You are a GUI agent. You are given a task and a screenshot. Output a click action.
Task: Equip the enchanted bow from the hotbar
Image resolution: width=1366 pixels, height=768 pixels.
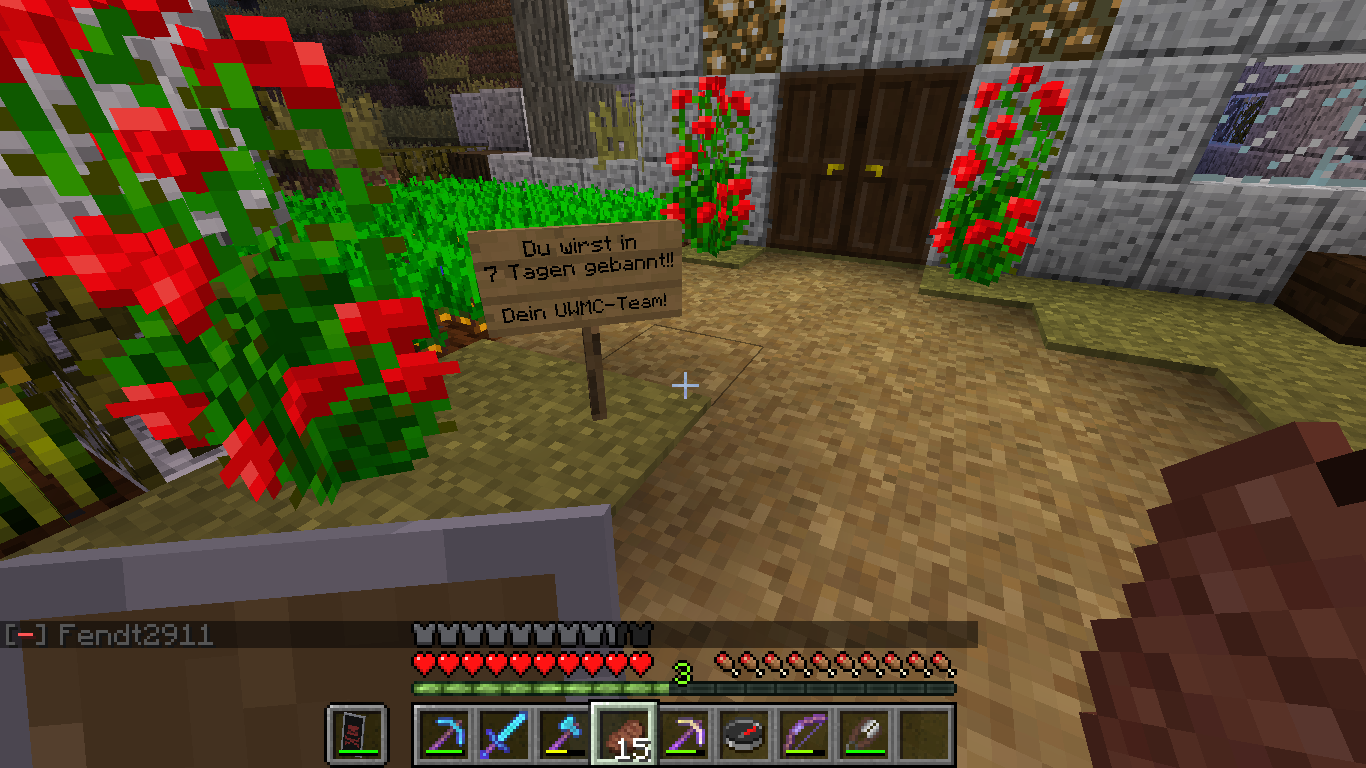804,734
